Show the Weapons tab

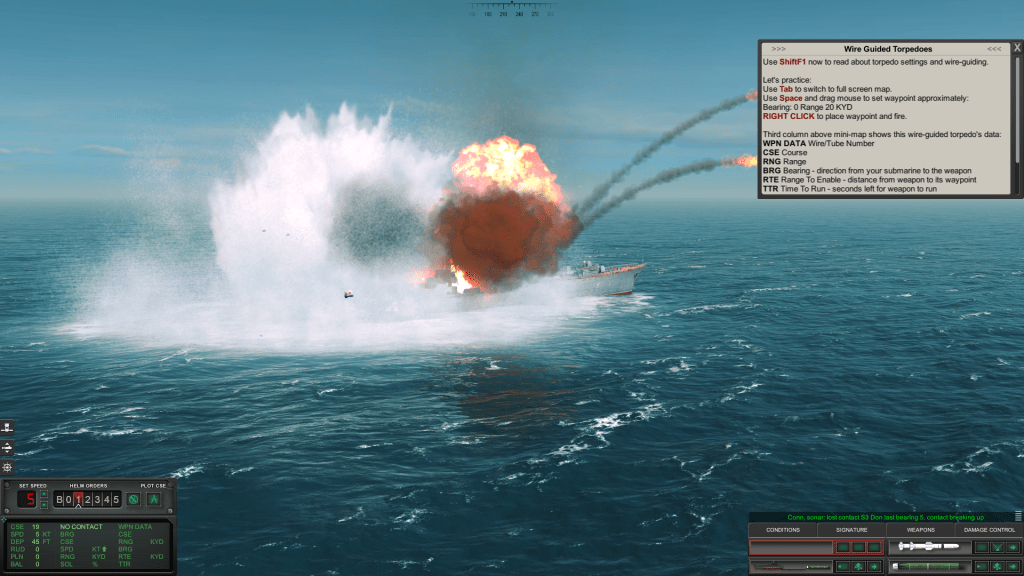921,529
